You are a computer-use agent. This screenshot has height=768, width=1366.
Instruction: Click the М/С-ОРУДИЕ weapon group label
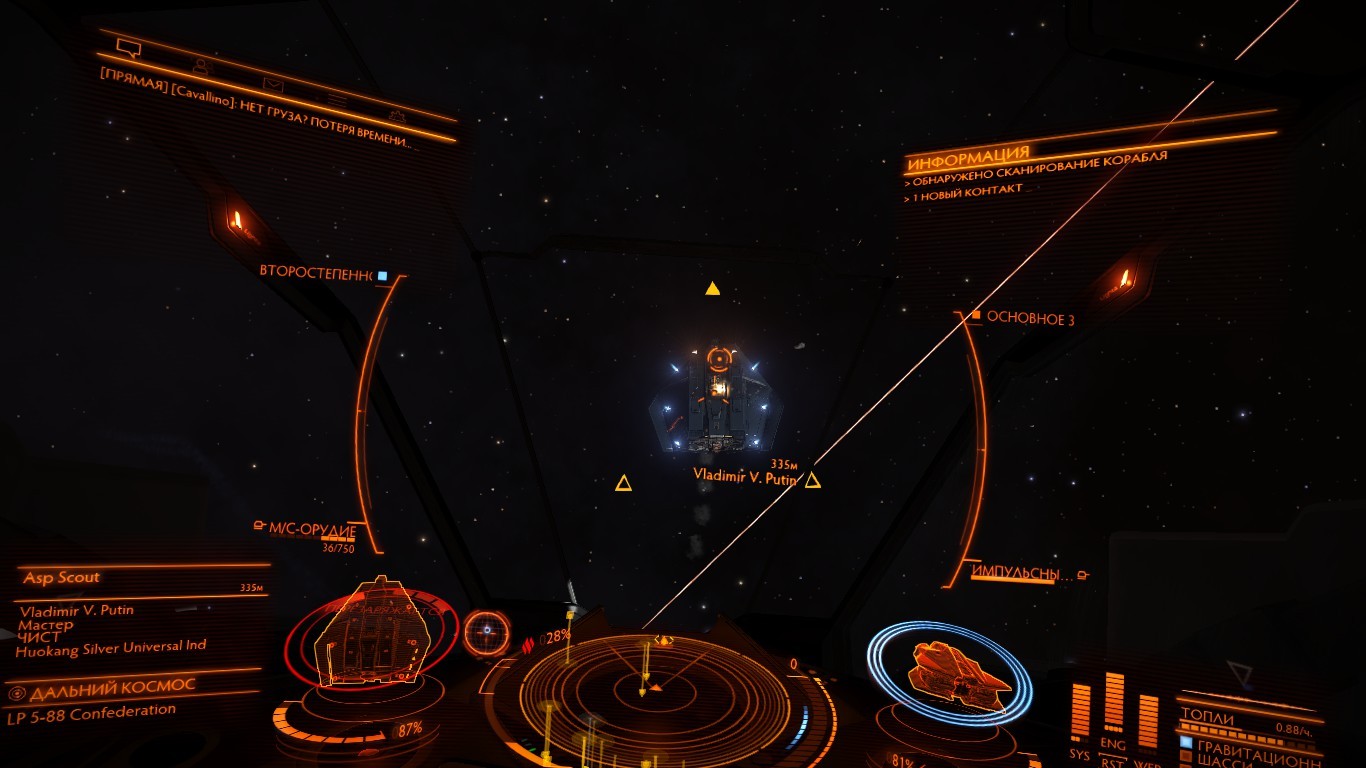tap(312, 528)
